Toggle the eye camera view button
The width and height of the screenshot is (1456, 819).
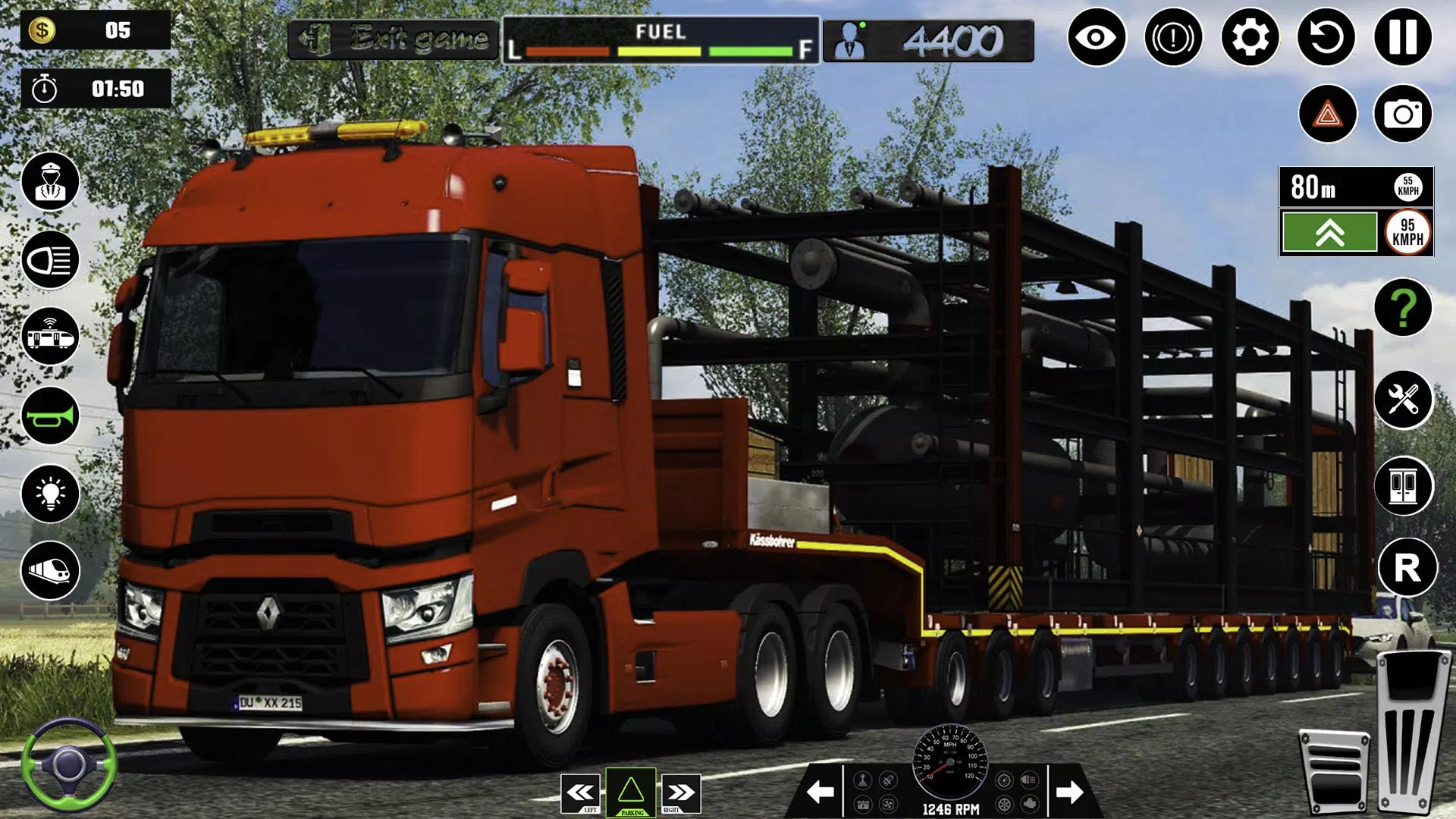click(x=1097, y=37)
